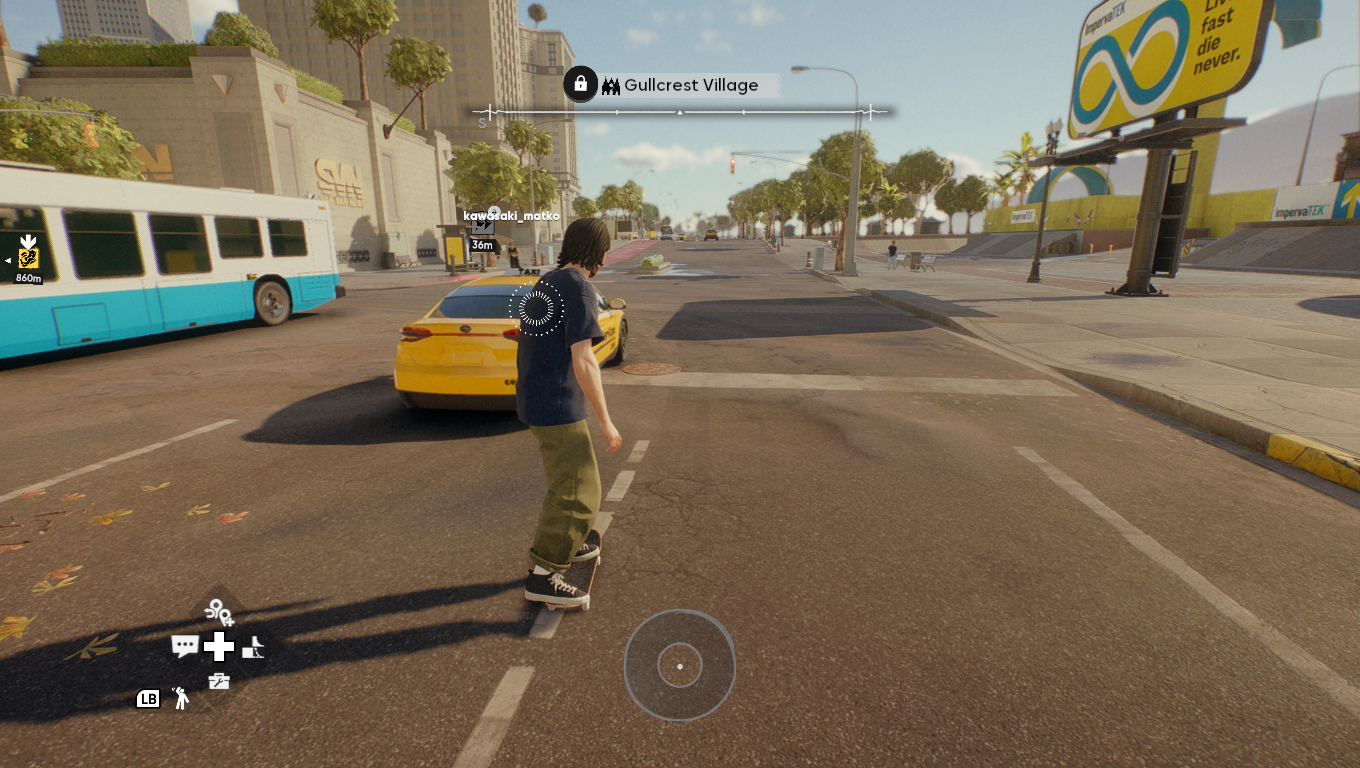Click the compass heading bar

680,113
